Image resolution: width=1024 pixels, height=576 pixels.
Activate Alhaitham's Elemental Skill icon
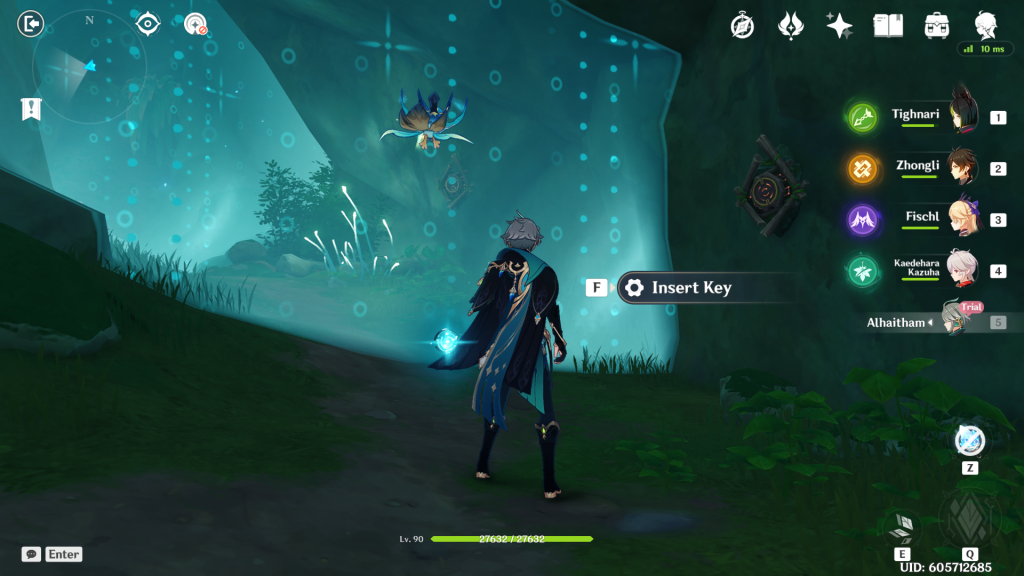[902, 527]
